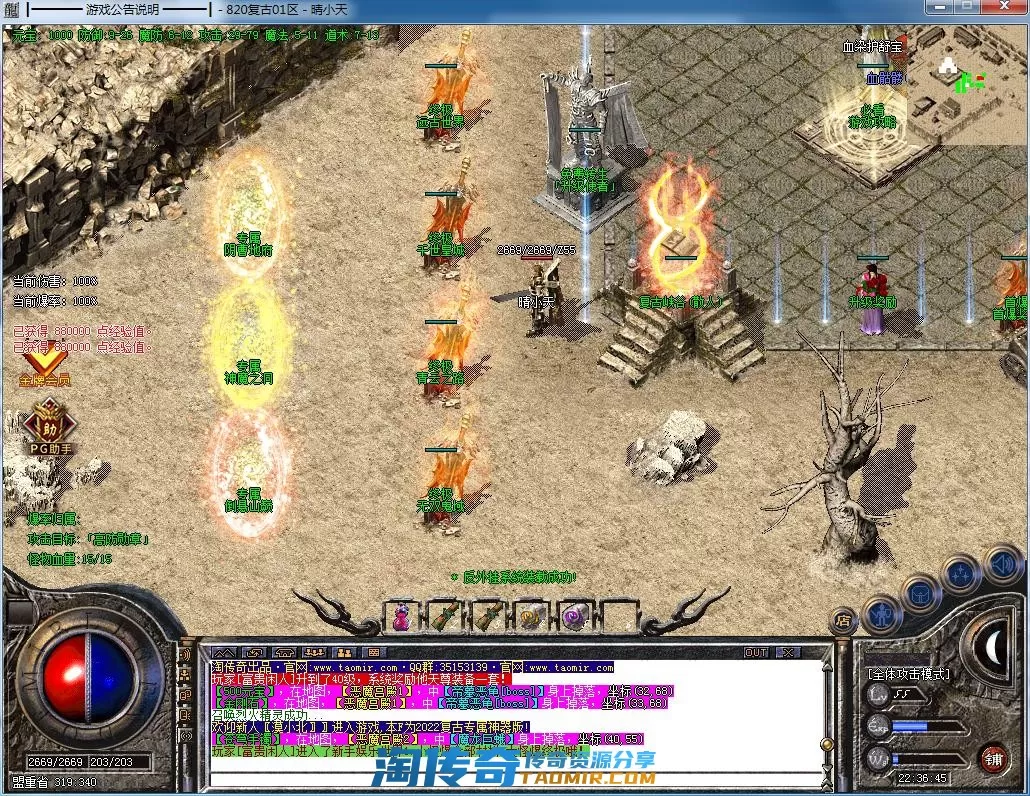Screen dimensions: 1030x796
Task: Open the 铺 store round button
Action: (x=992, y=757)
